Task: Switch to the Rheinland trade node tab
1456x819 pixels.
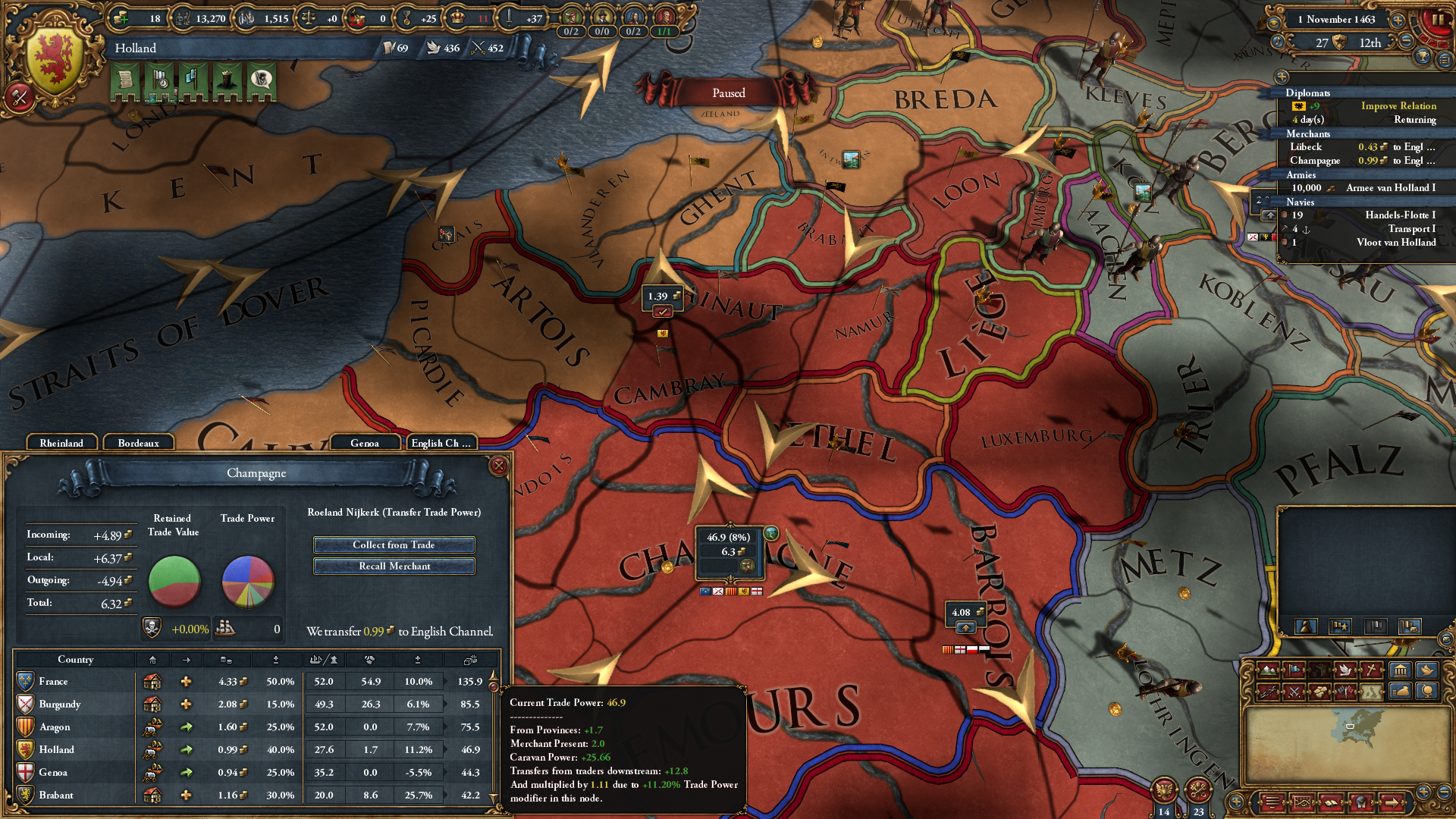Action: tap(63, 442)
